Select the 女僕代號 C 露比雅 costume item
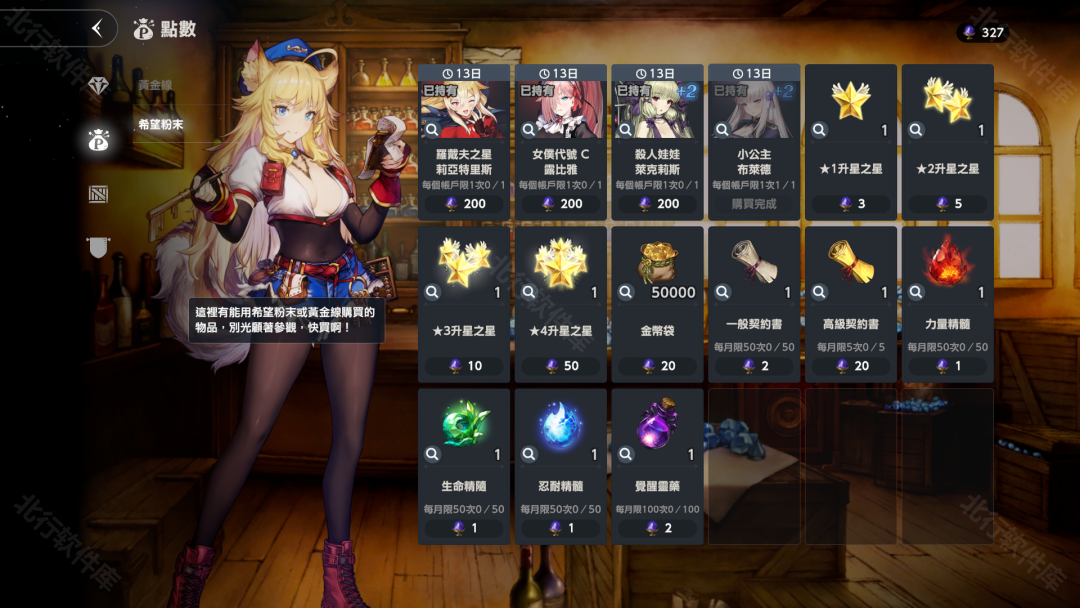1080x608 pixels. pyautogui.click(x=561, y=142)
